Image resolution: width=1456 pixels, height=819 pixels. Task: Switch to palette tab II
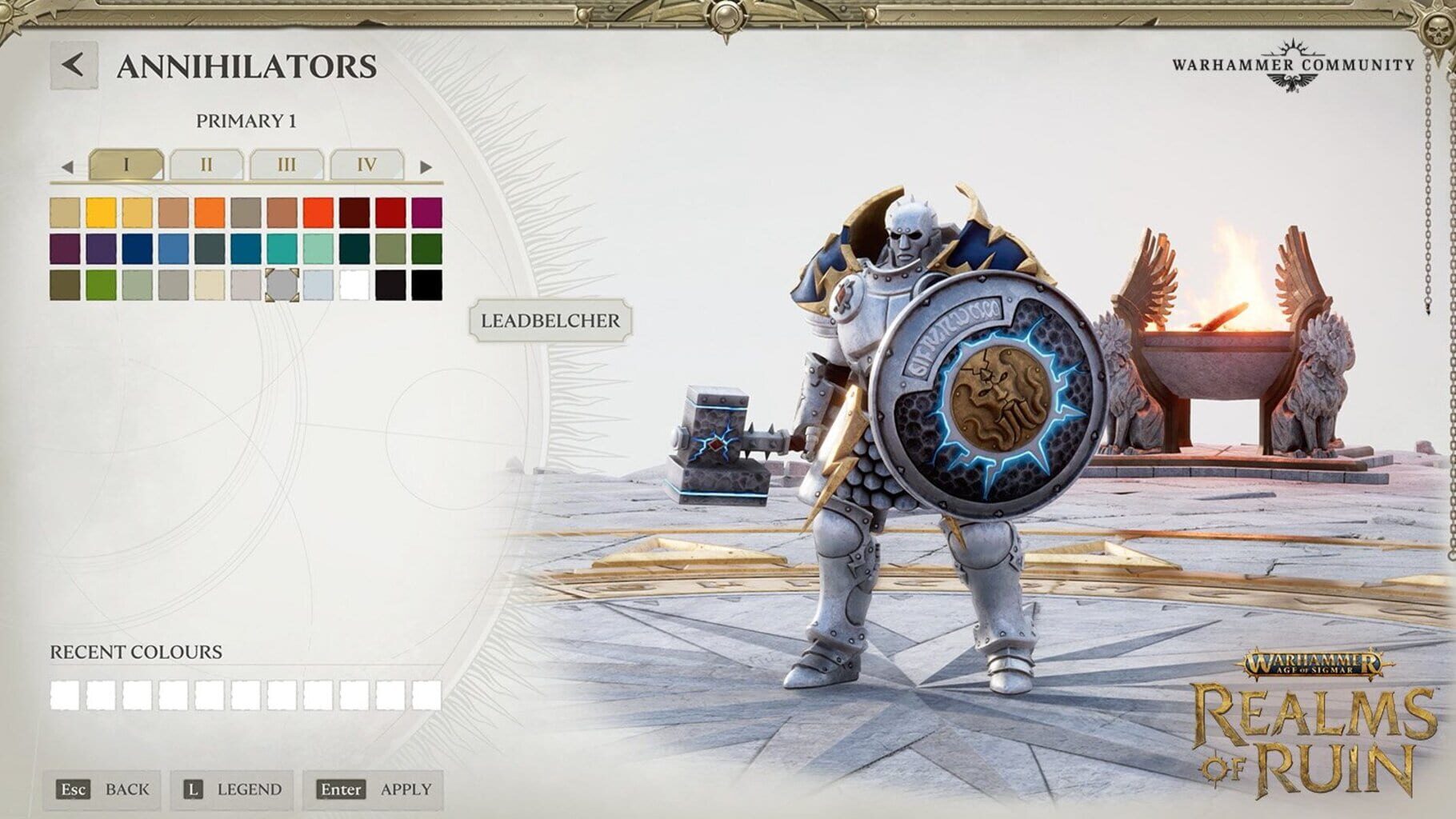(x=206, y=165)
